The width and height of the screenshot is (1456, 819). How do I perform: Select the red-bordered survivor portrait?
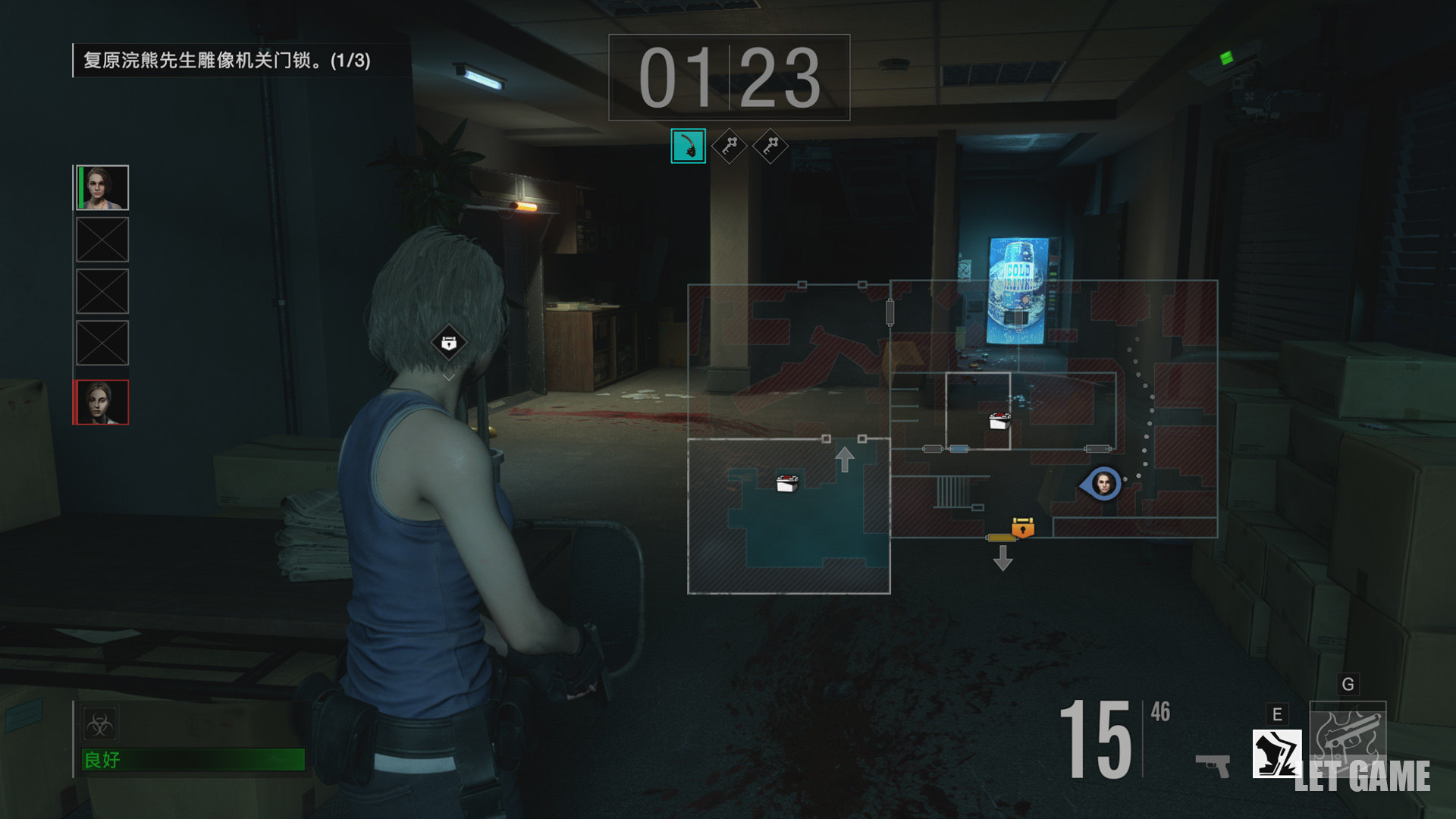pos(102,402)
